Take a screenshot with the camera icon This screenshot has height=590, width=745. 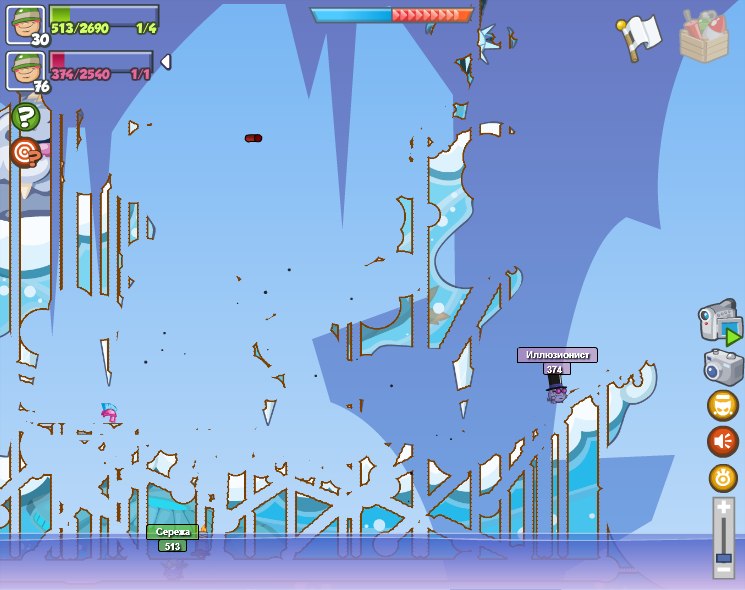[x=723, y=367]
